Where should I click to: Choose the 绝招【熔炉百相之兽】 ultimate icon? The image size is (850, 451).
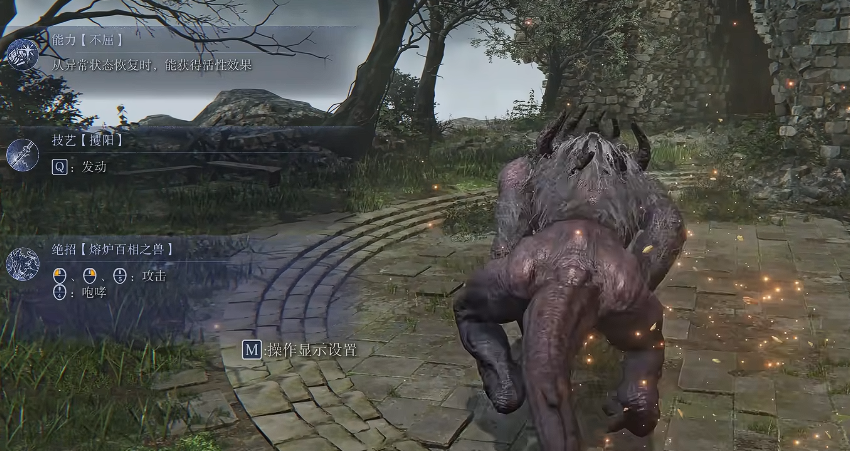(22, 264)
